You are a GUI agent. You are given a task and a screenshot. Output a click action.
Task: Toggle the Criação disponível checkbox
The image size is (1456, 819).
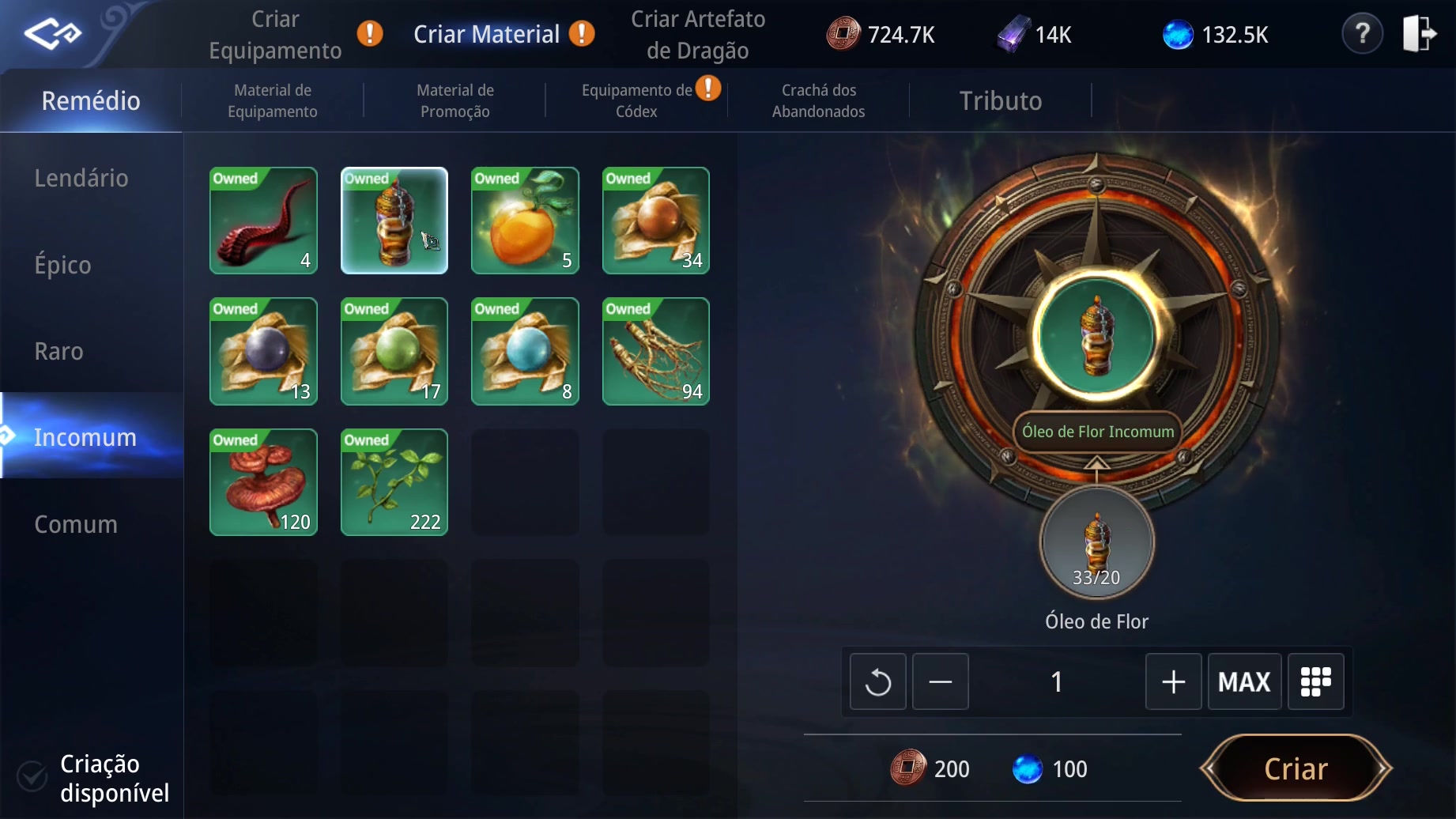point(32,776)
